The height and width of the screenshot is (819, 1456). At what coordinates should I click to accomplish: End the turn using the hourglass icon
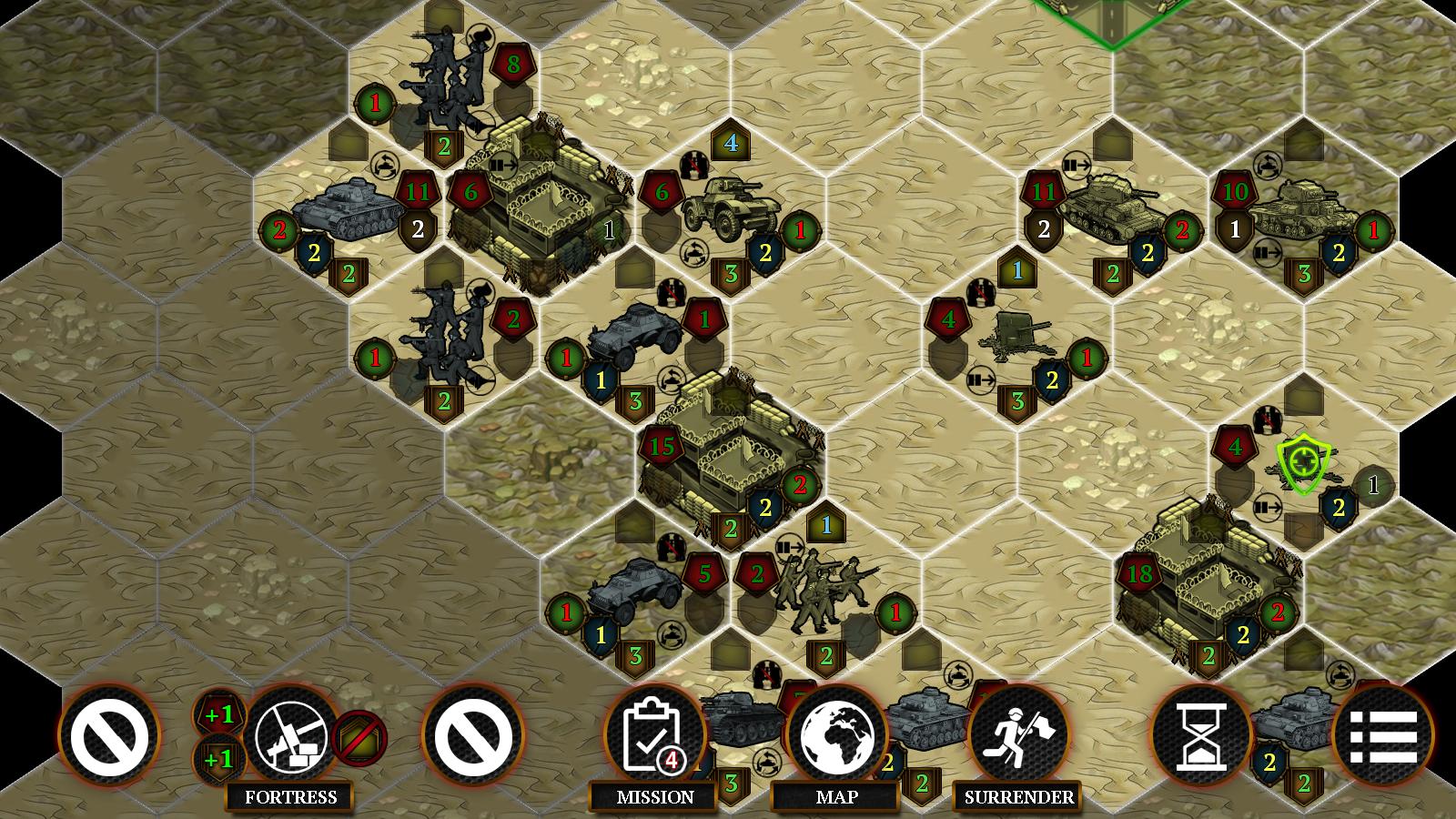point(1201,737)
